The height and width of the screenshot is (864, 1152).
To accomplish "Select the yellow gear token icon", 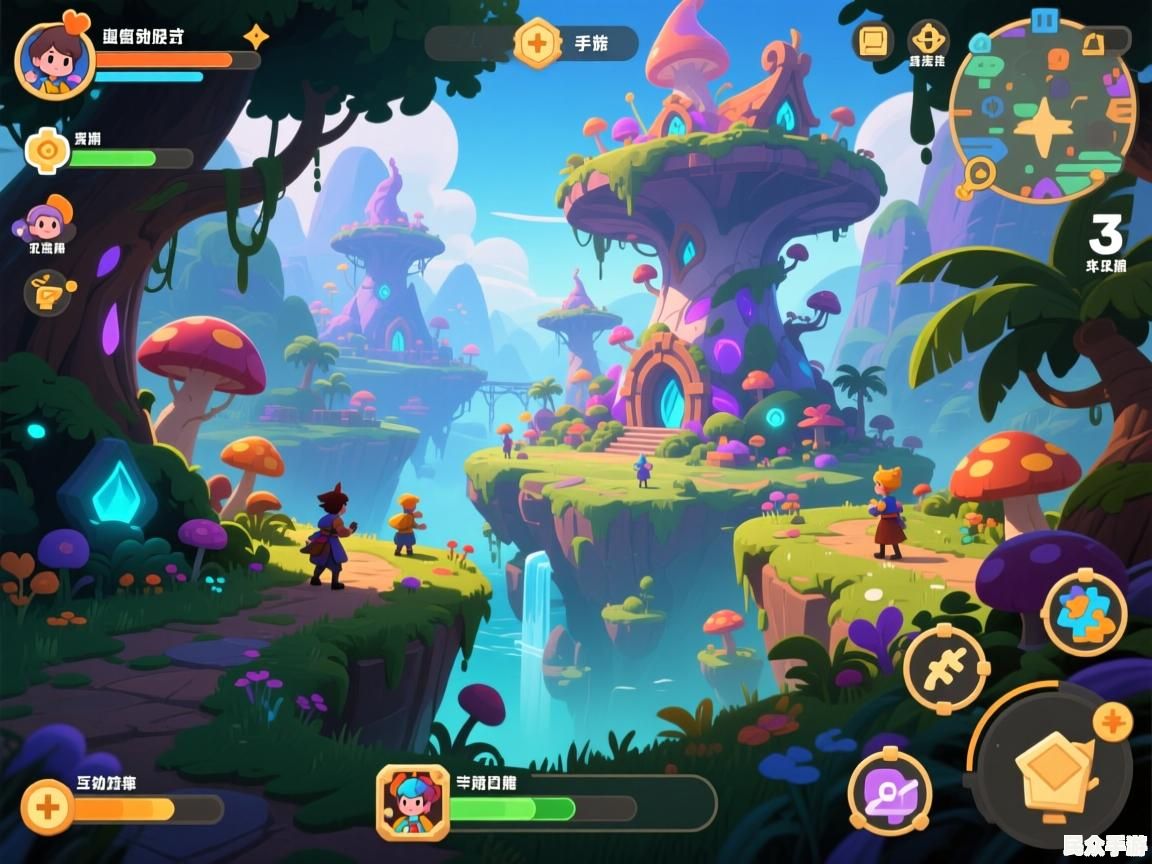I will [46, 152].
